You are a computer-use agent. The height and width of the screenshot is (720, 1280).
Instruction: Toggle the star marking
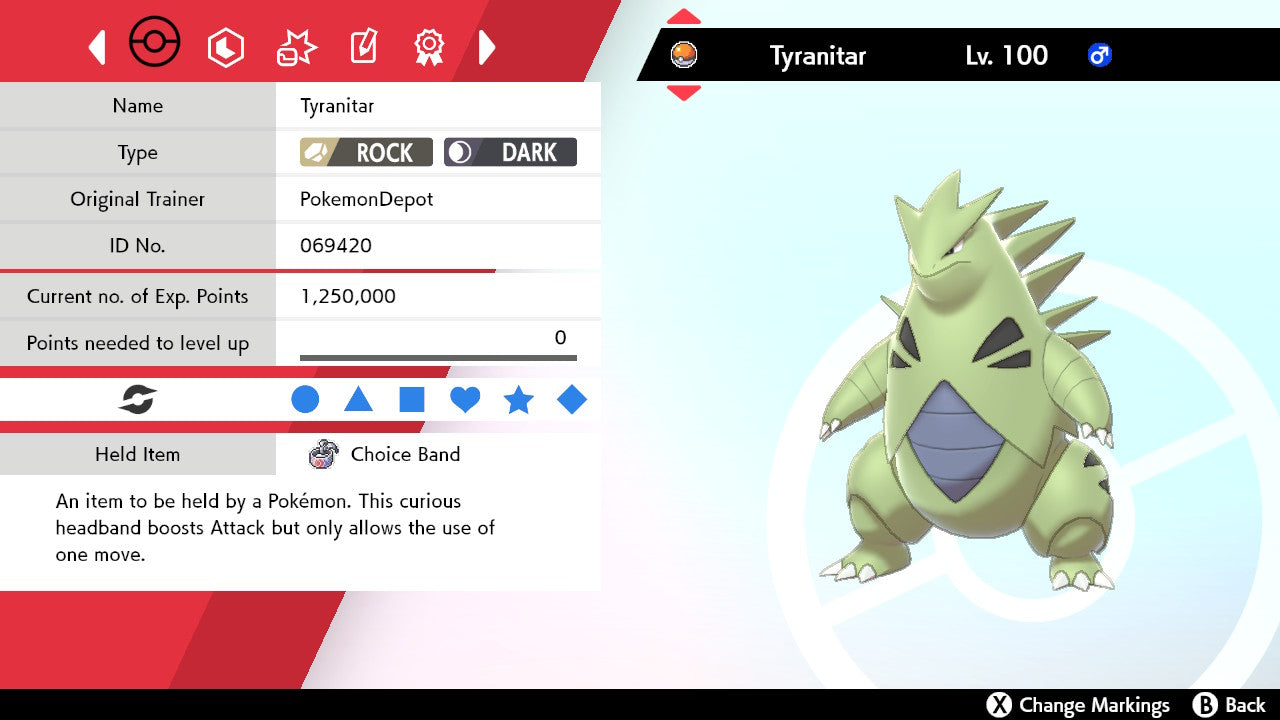coord(518,400)
